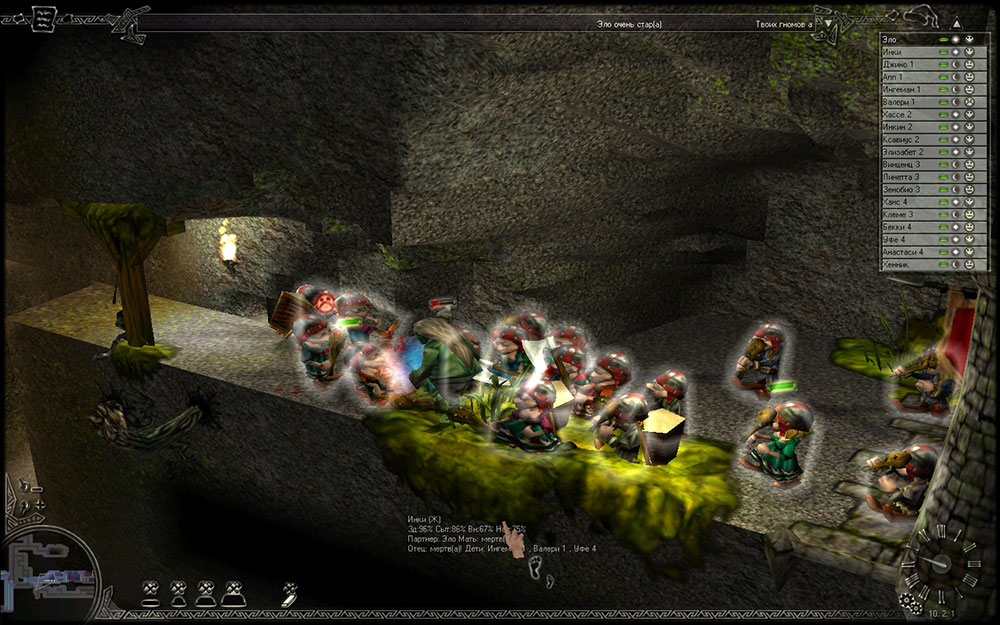Collapse the gnome list with up arrow
The height and width of the screenshot is (625, 1000).
(x=955, y=22)
